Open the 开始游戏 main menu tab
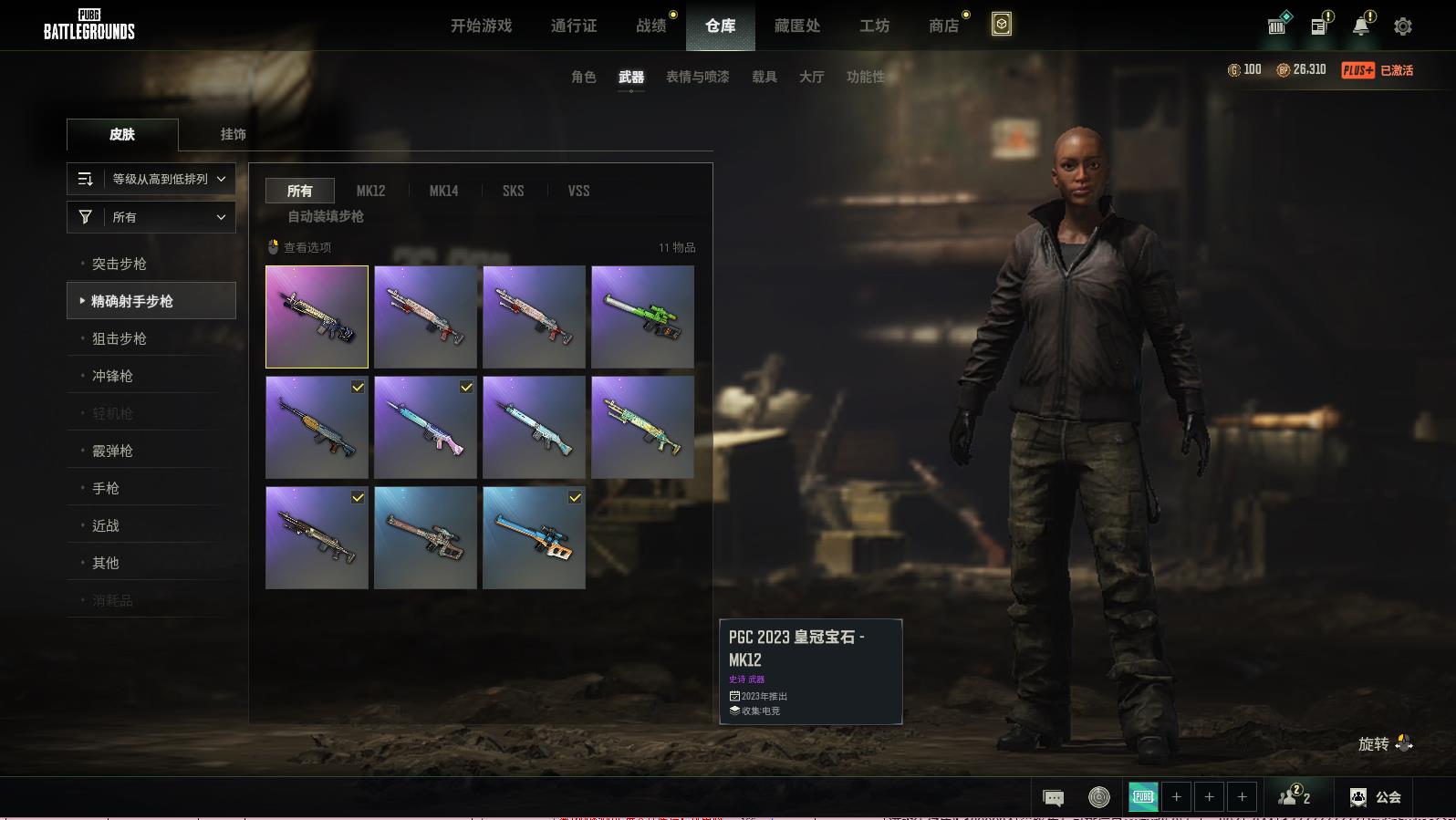The height and width of the screenshot is (820, 1456). click(x=481, y=26)
